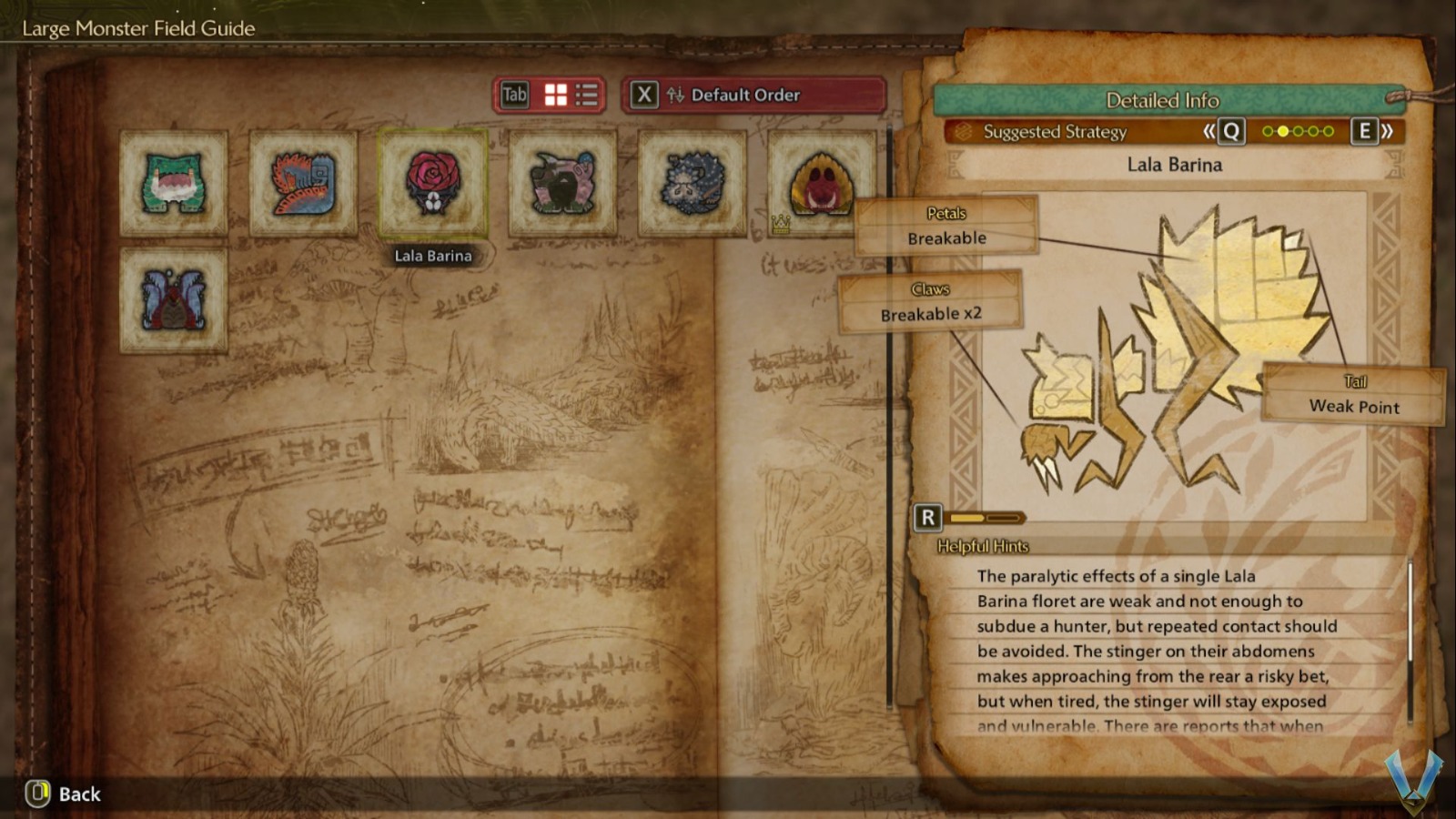The image size is (1456, 819).
Task: Click the Petals Breakable label
Action: click(x=946, y=226)
